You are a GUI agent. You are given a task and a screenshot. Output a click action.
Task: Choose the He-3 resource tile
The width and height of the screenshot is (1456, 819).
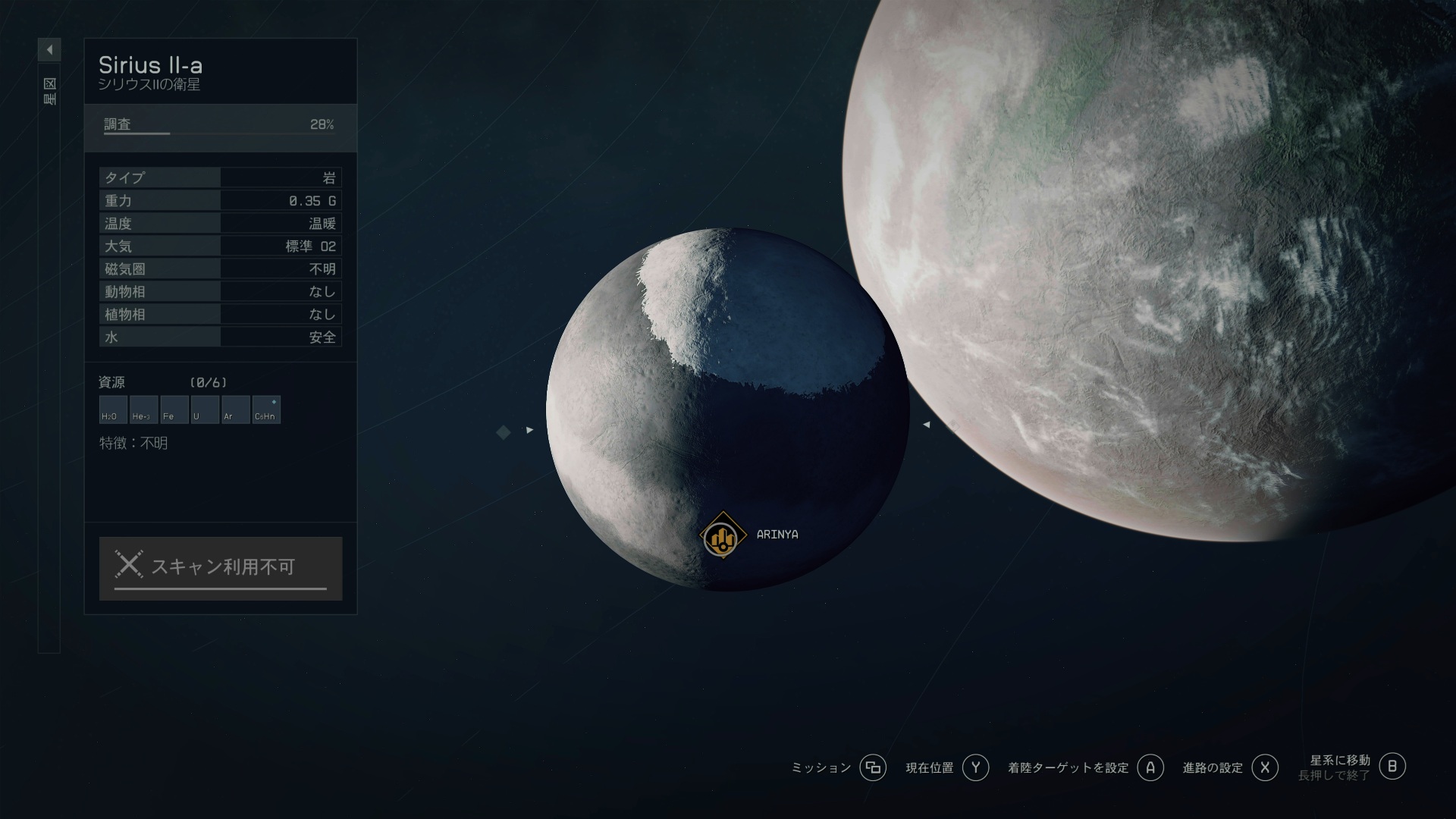tap(143, 409)
